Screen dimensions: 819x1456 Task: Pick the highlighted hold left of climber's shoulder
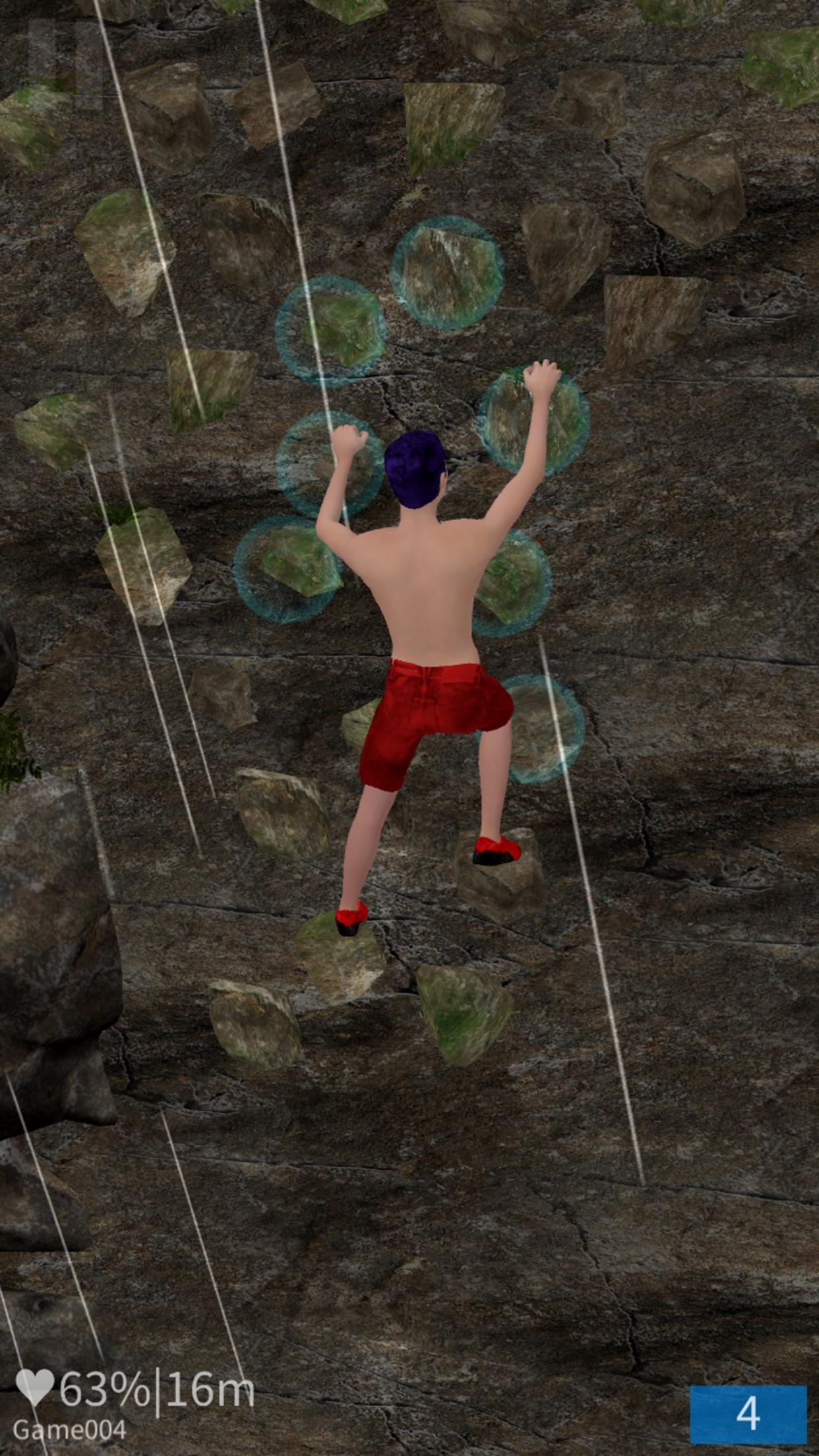coord(287,569)
